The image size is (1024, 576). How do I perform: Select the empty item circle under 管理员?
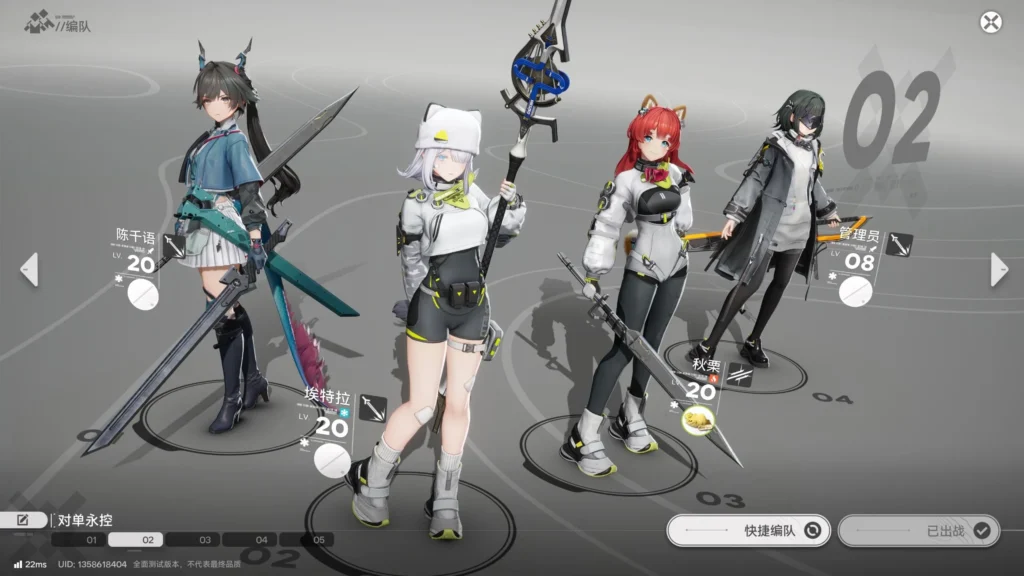tap(855, 291)
